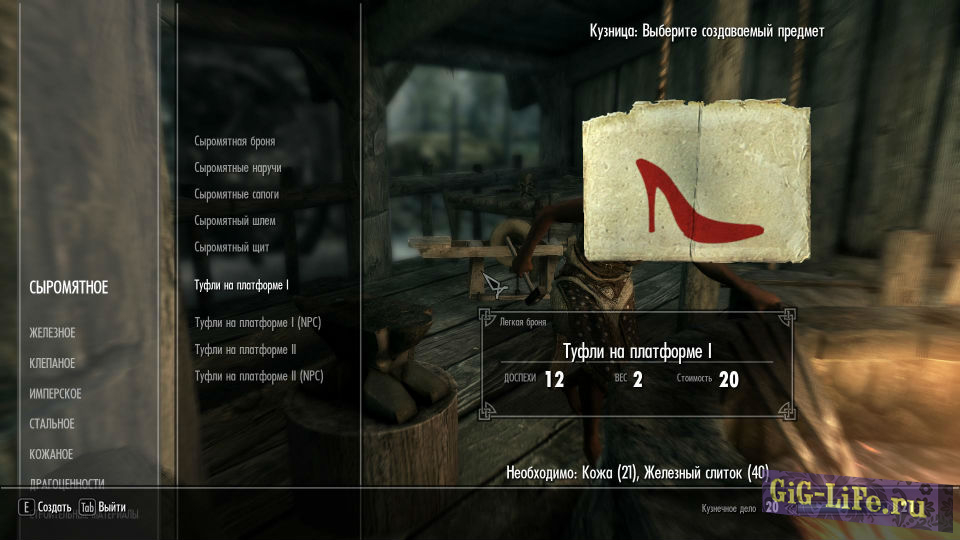Choose Туфли на платформе II (NPC) entry
The width and height of the screenshot is (960, 540).
[x=259, y=376]
